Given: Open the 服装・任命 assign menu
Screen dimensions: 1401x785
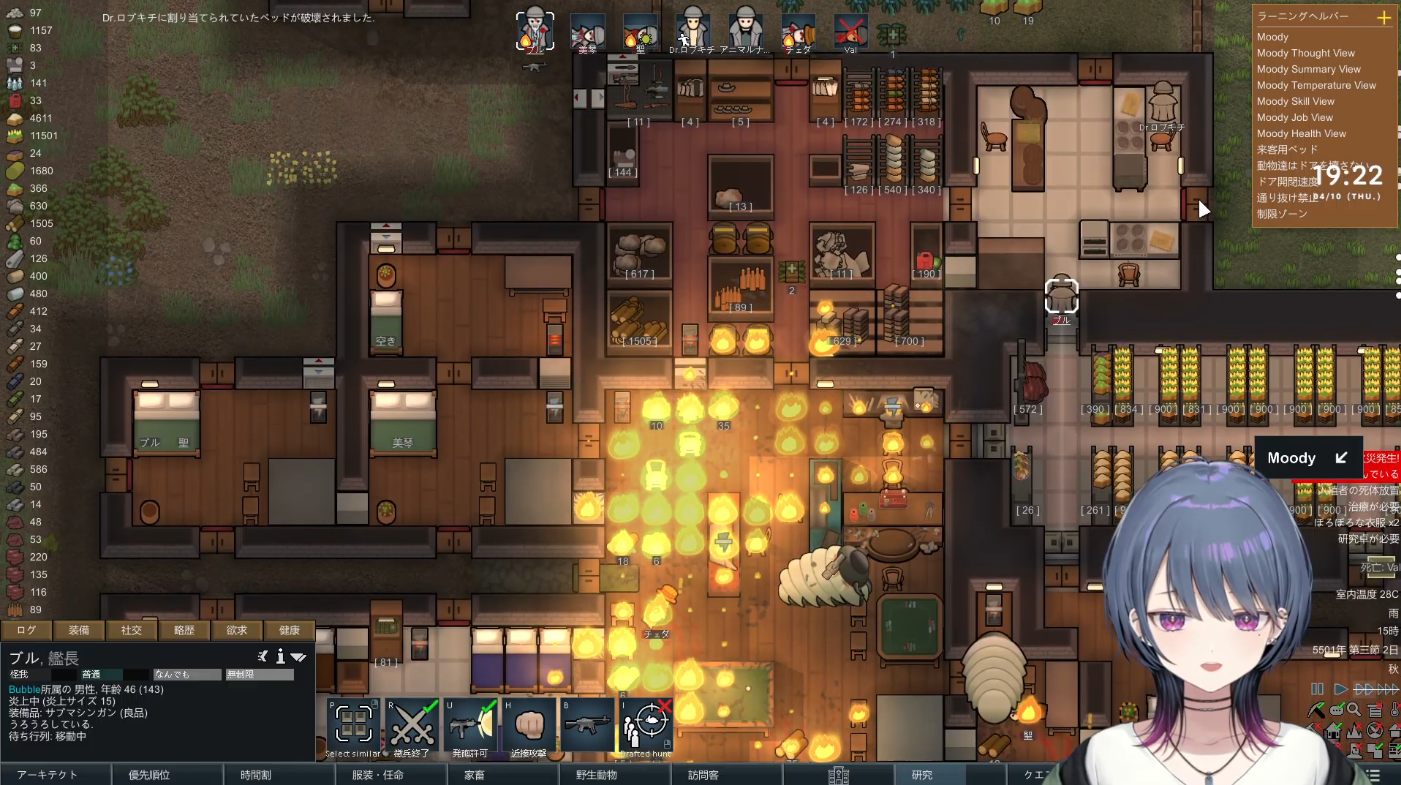Looking at the screenshot, I should (377, 775).
